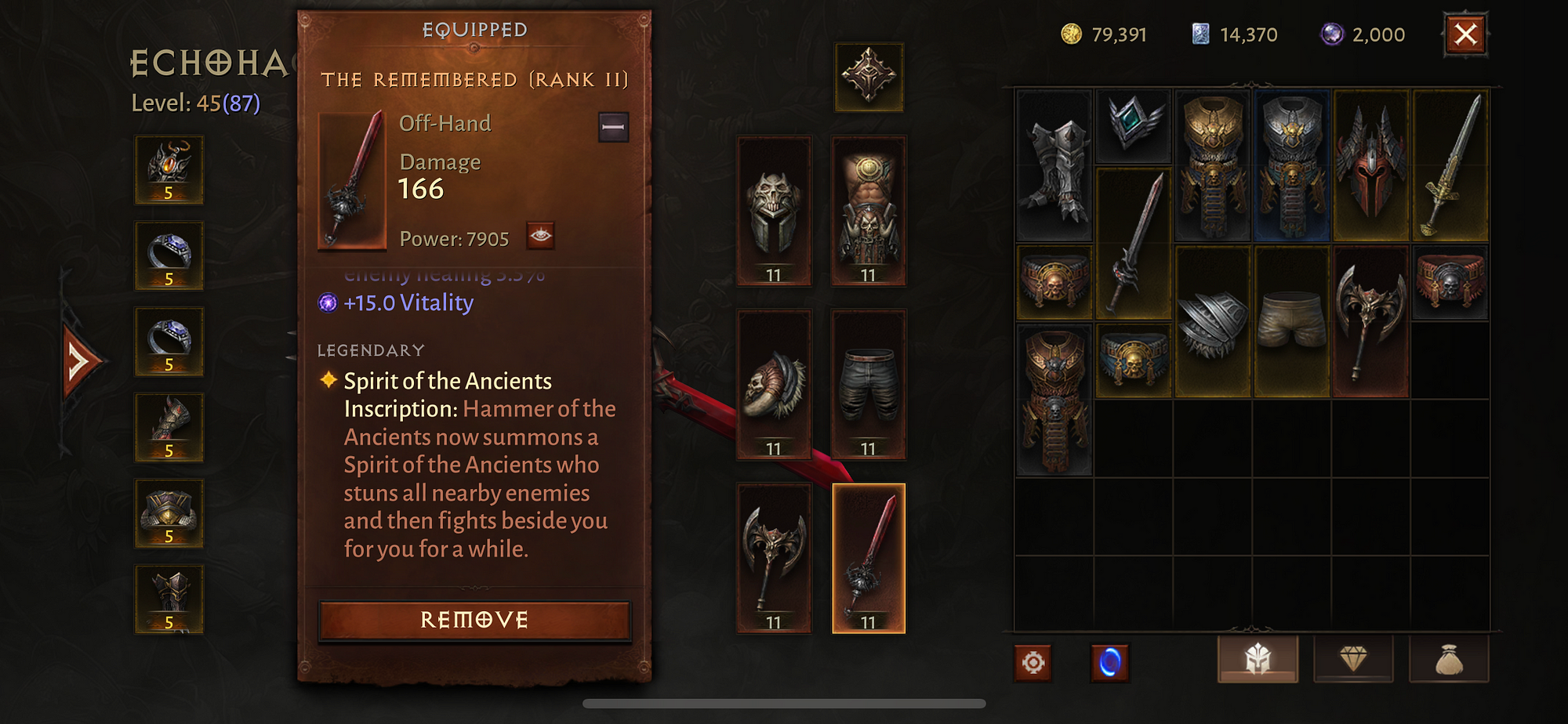Switch to the gems inventory tab
This screenshot has height=724, width=1568.
tap(1353, 660)
